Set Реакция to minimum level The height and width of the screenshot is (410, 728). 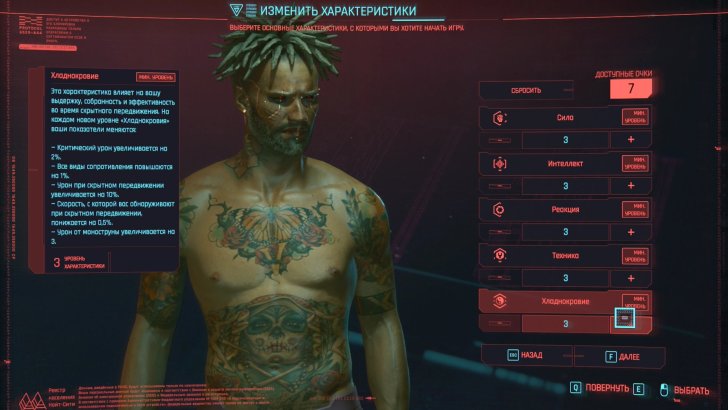coord(633,210)
